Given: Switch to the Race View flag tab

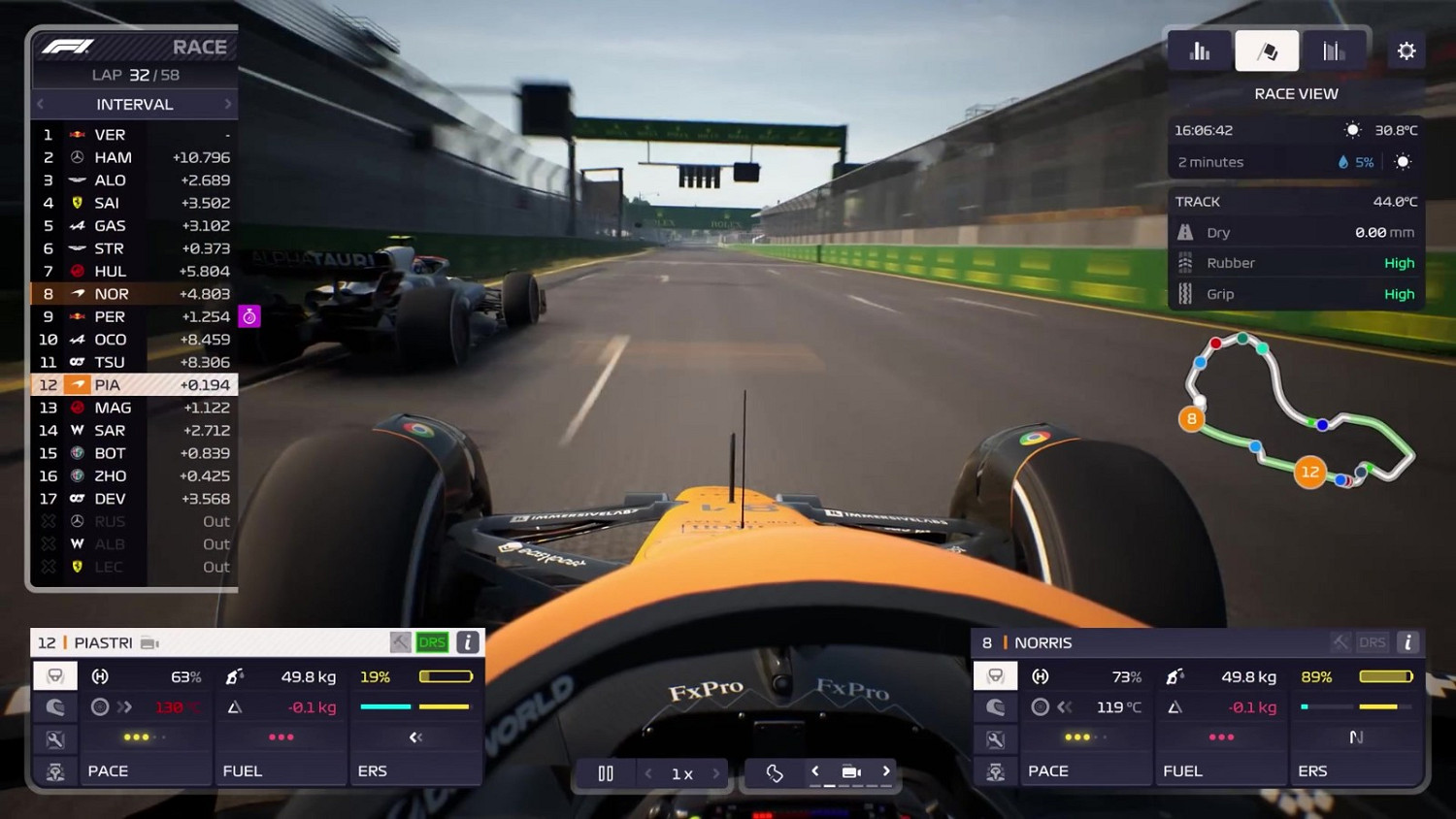Looking at the screenshot, I should 1267,50.
